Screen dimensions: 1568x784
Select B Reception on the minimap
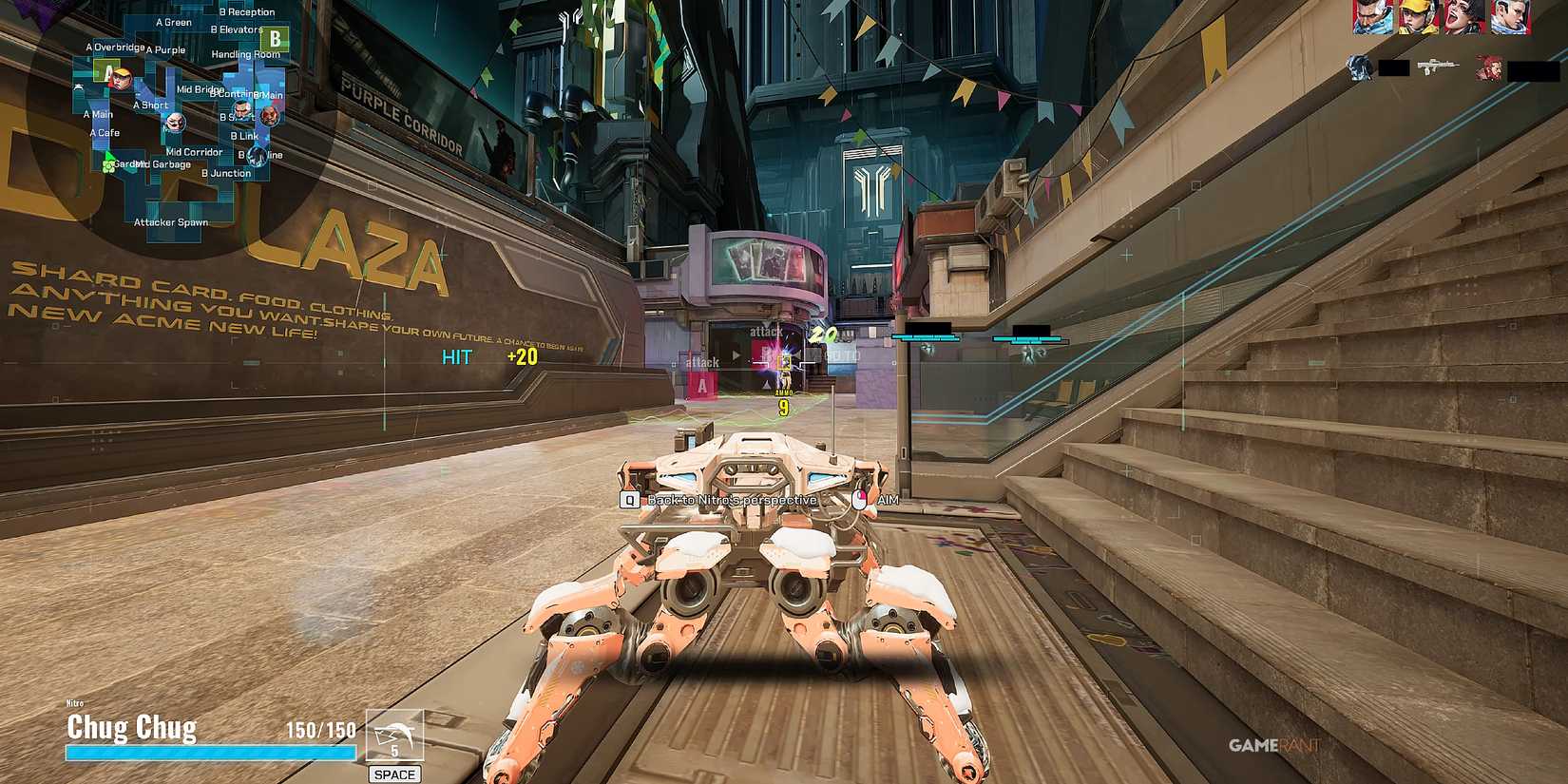tap(247, 11)
